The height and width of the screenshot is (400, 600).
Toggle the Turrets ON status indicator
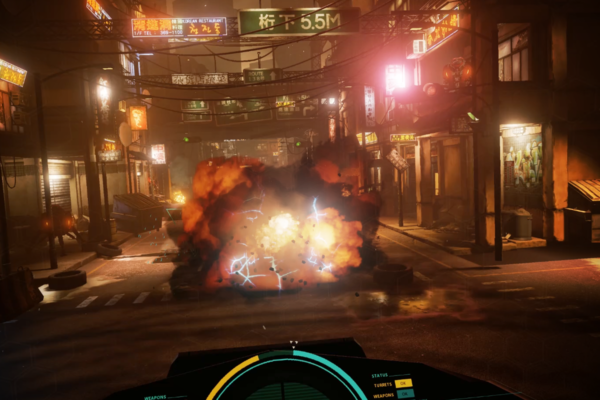tap(404, 383)
